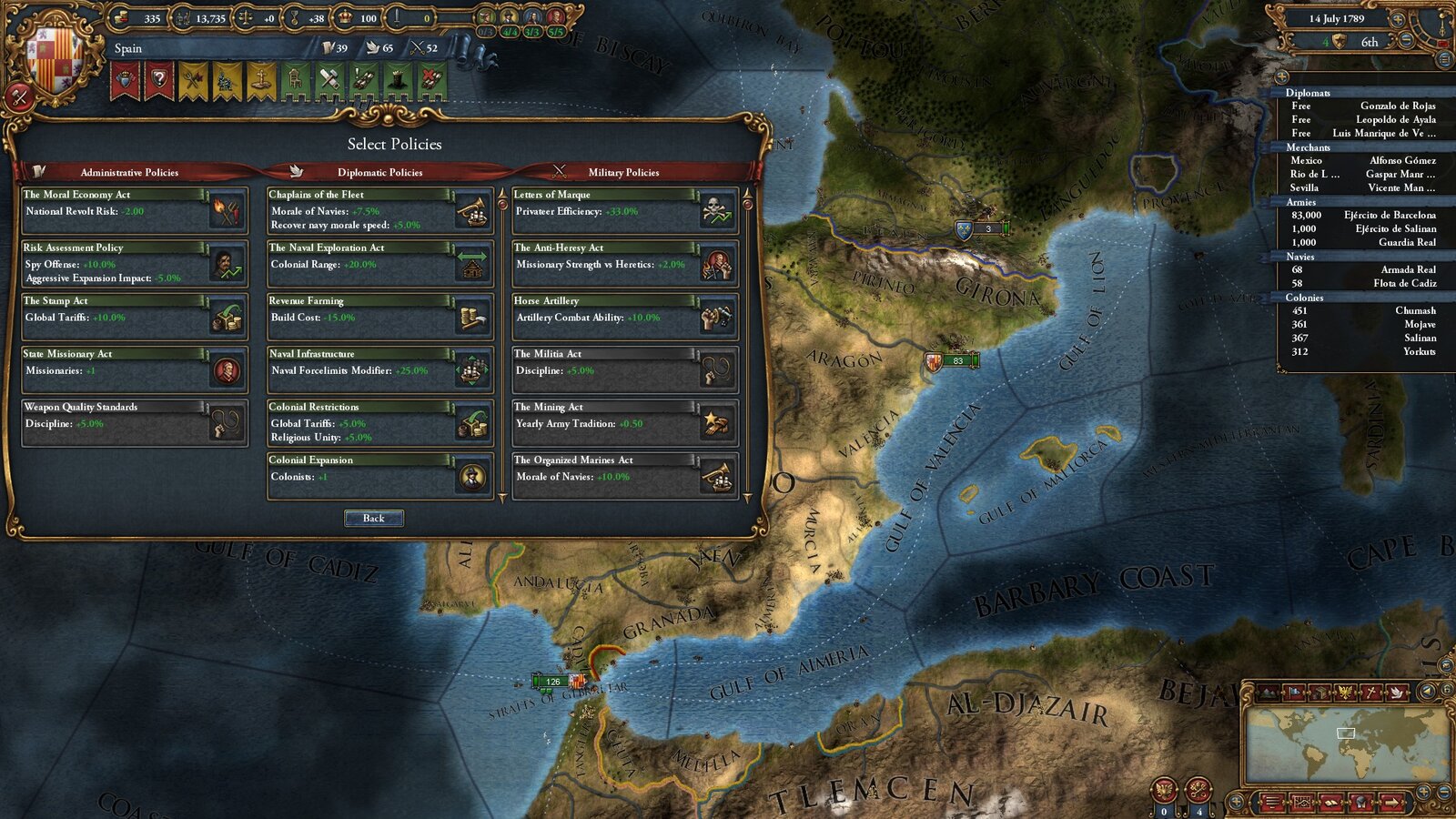Toggle the green hammer-and-mace message banner
Screen dimensions: 1456x819
point(329,78)
